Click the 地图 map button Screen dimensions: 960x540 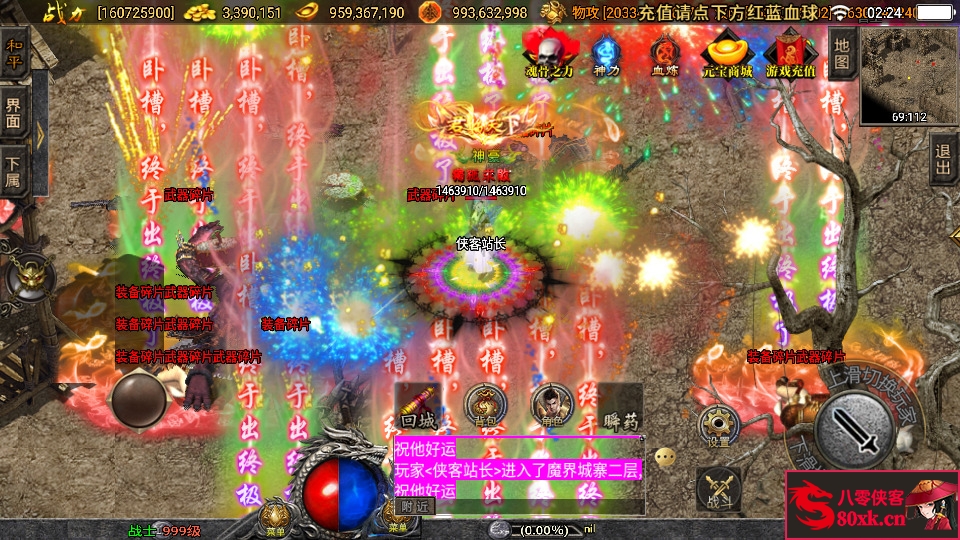pyautogui.click(x=842, y=54)
